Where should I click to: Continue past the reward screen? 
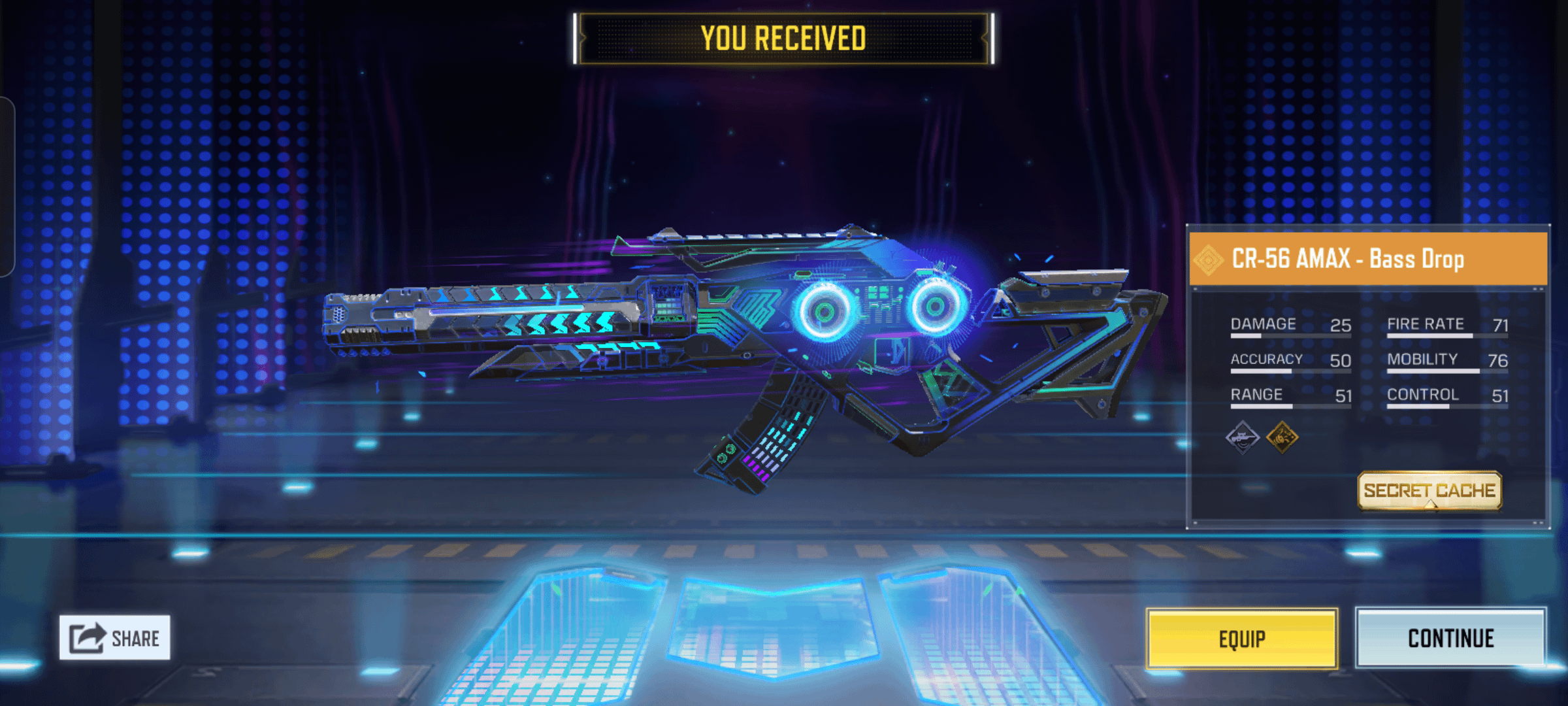point(1450,639)
